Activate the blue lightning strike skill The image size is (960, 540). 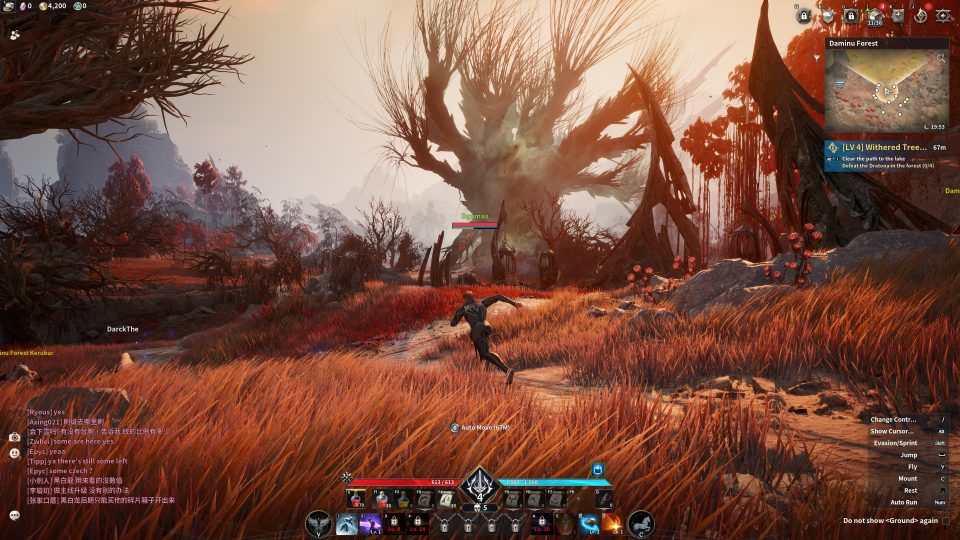click(x=347, y=523)
